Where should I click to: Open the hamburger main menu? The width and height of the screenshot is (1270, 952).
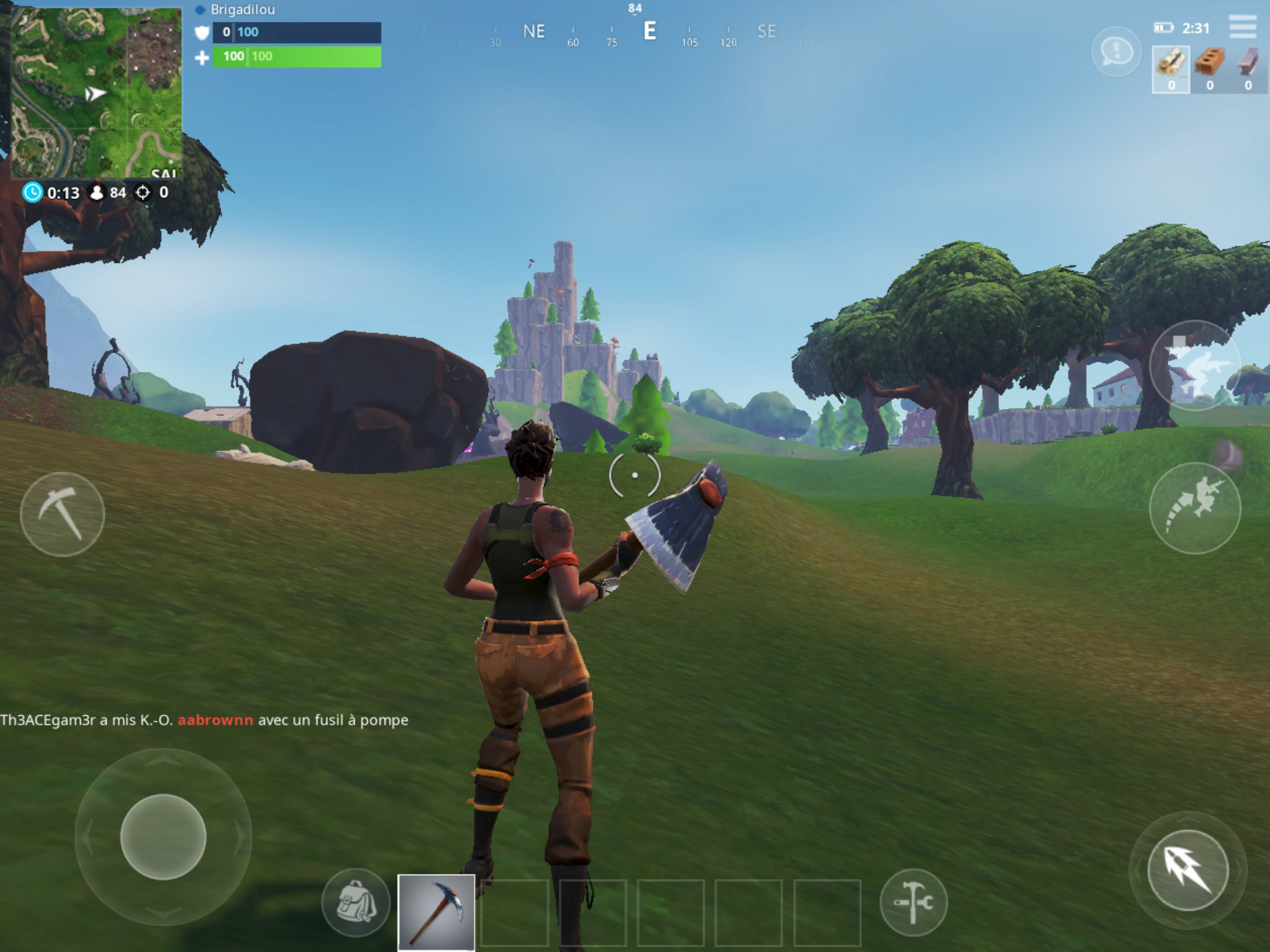pyautogui.click(x=1242, y=27)
